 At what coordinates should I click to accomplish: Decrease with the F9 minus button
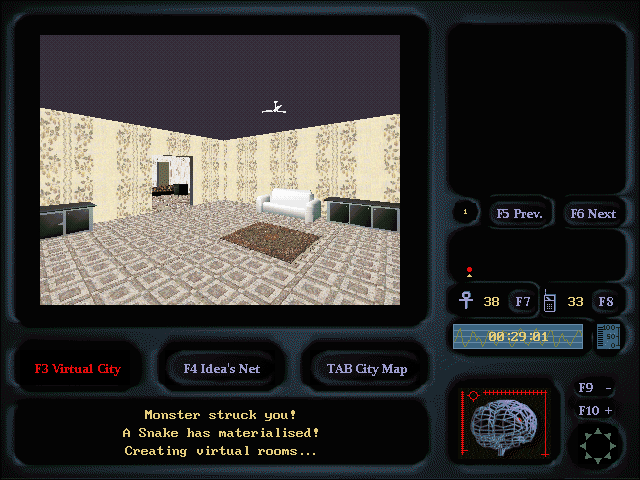click(596, 388)
